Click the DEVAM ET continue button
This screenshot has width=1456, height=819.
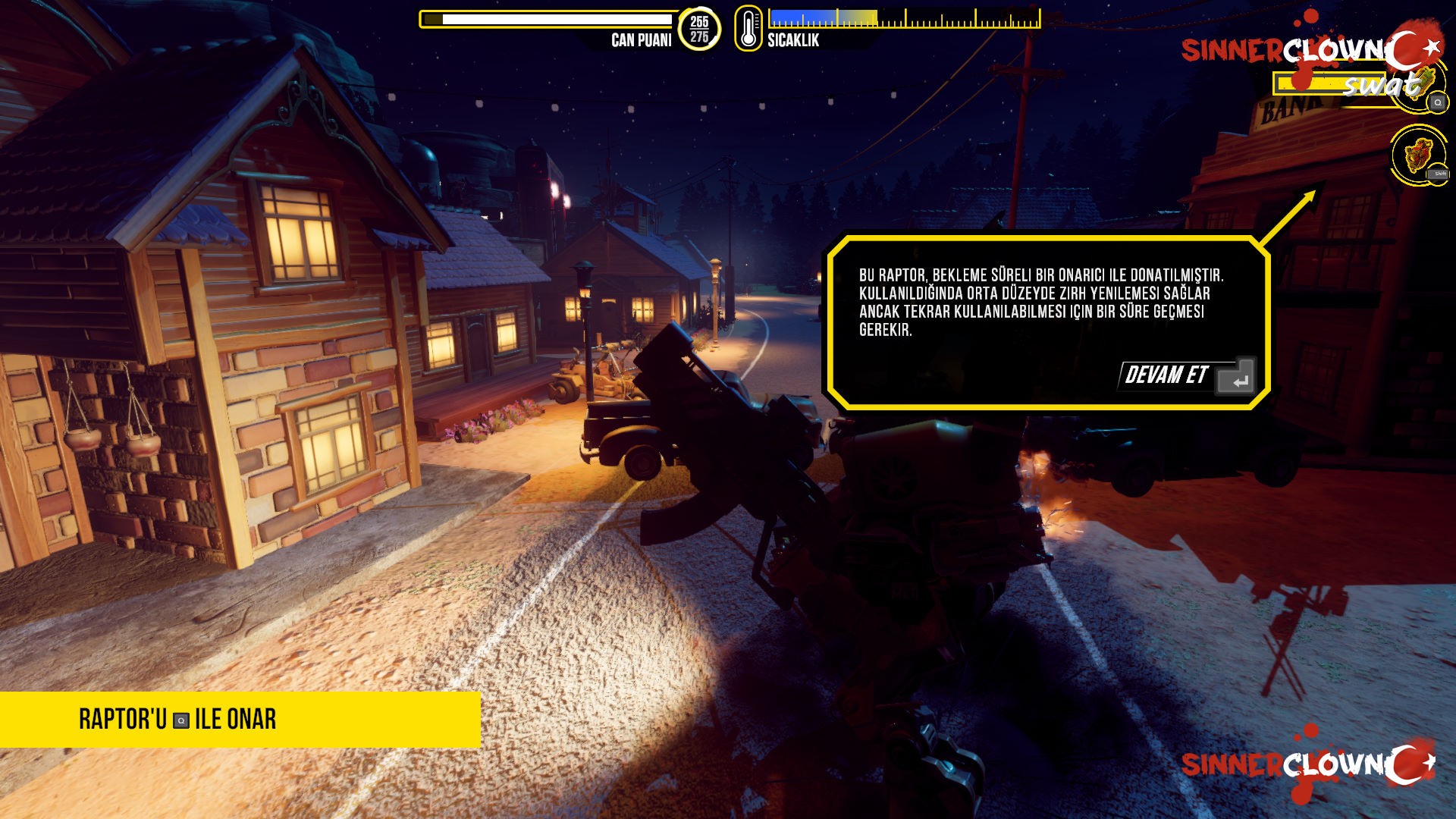coord(1186,375)
